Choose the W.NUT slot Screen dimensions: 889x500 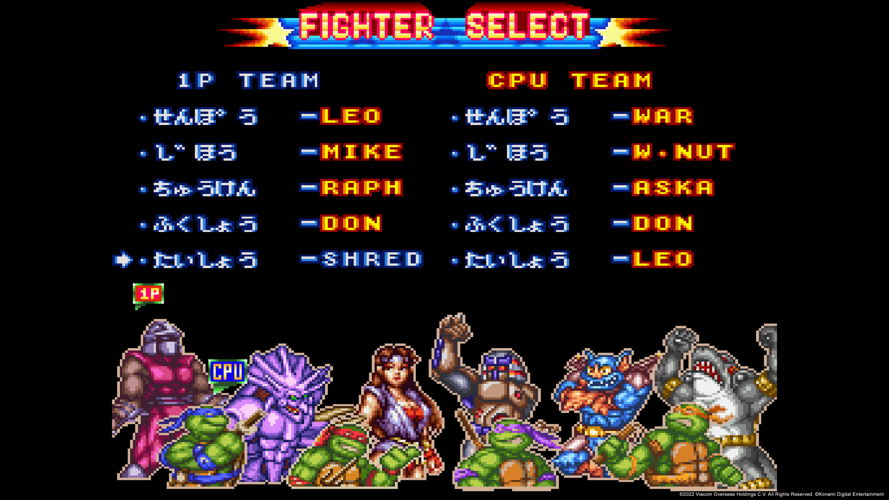coord(682,152)
